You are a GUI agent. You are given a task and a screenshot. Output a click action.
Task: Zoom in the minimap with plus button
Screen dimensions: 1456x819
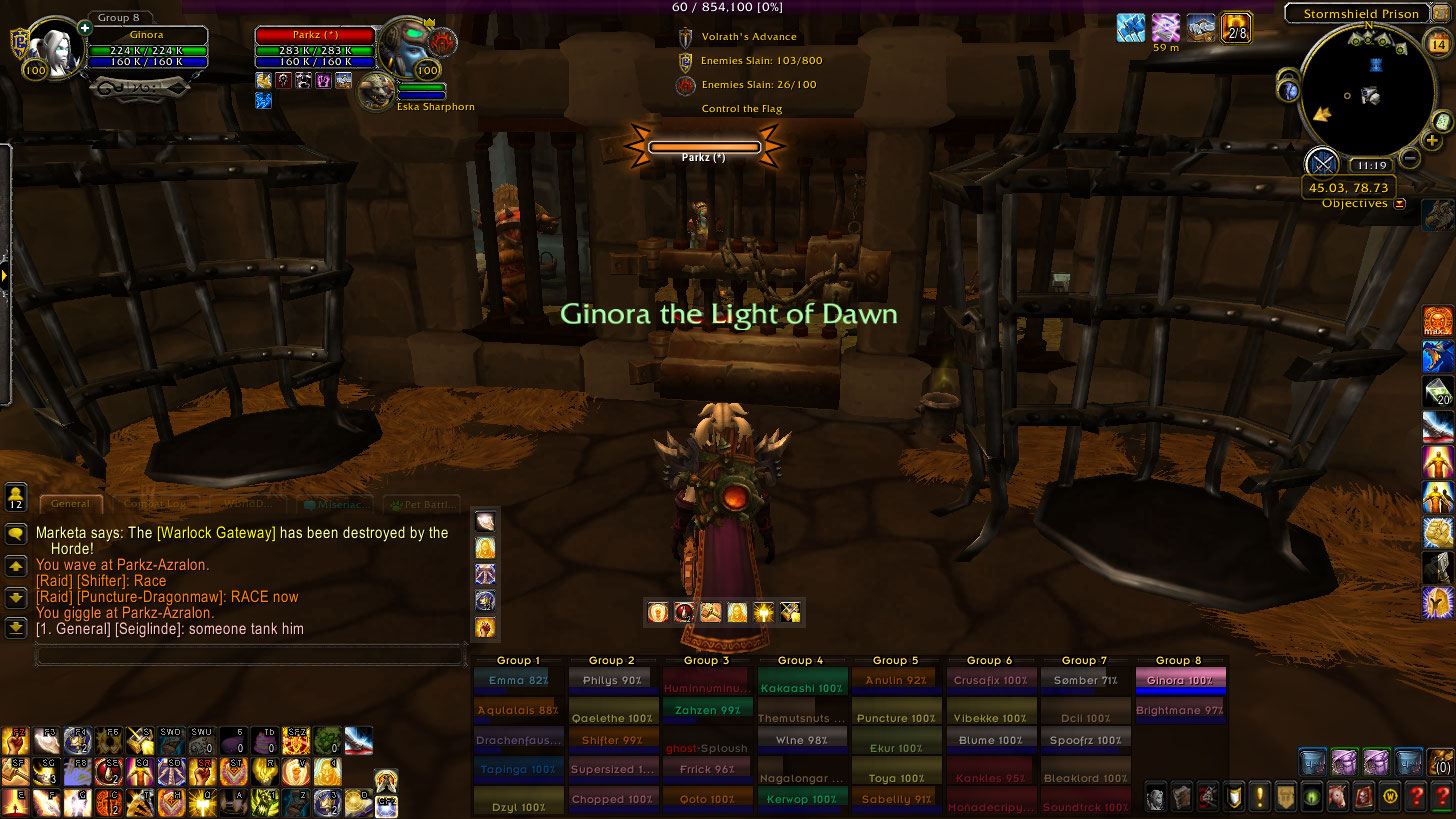[1433, 141]
